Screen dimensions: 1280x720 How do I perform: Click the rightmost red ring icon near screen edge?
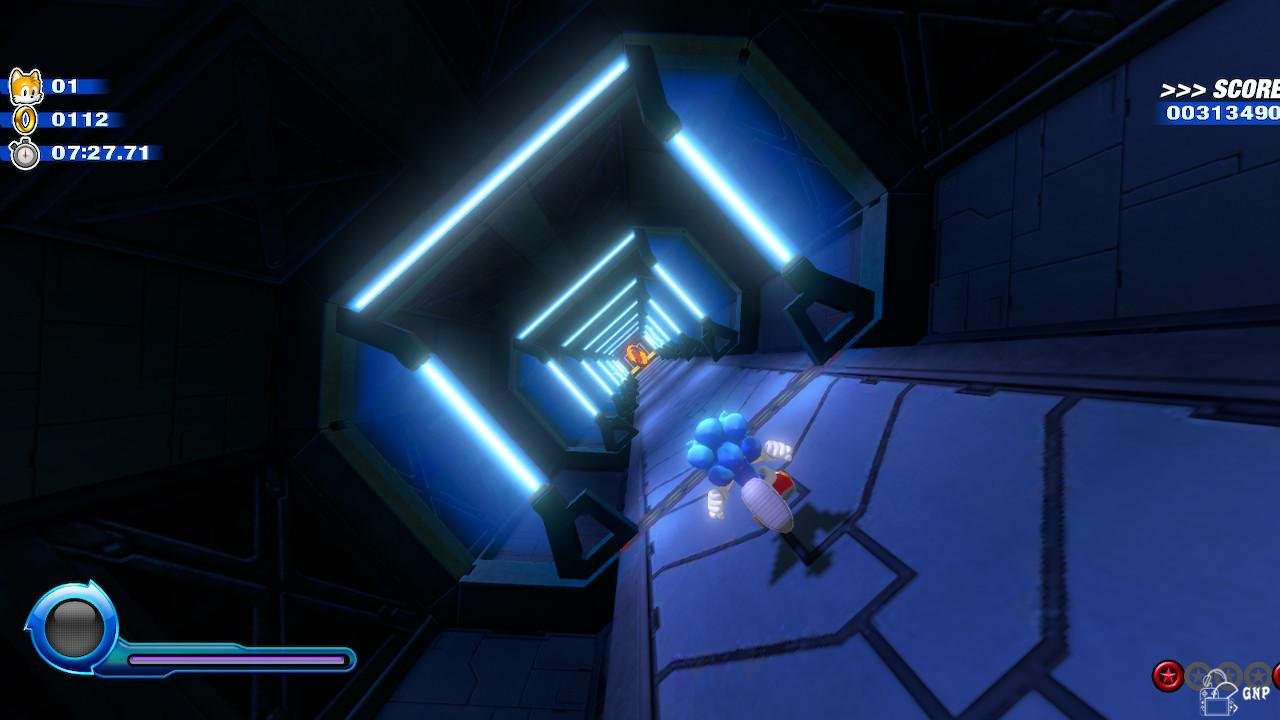tap(1278, 674)
